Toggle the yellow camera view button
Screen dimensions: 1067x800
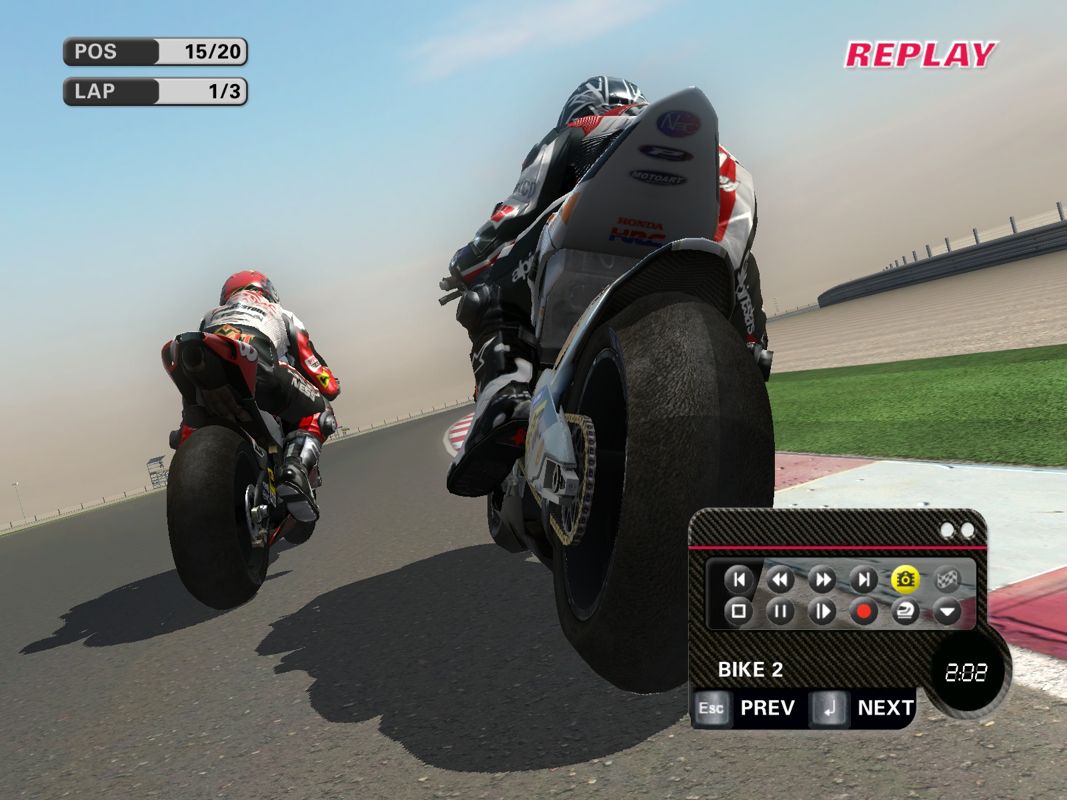905,579
